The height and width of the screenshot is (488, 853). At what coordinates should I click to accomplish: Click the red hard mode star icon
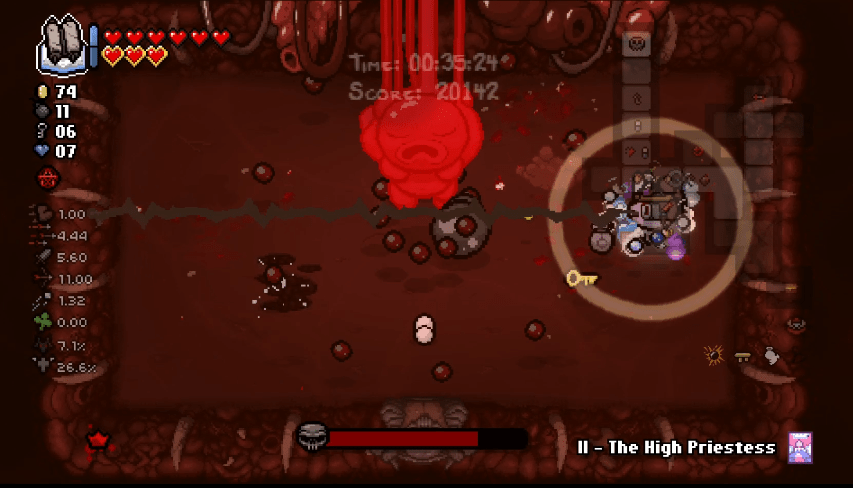(x=98, y=438)
